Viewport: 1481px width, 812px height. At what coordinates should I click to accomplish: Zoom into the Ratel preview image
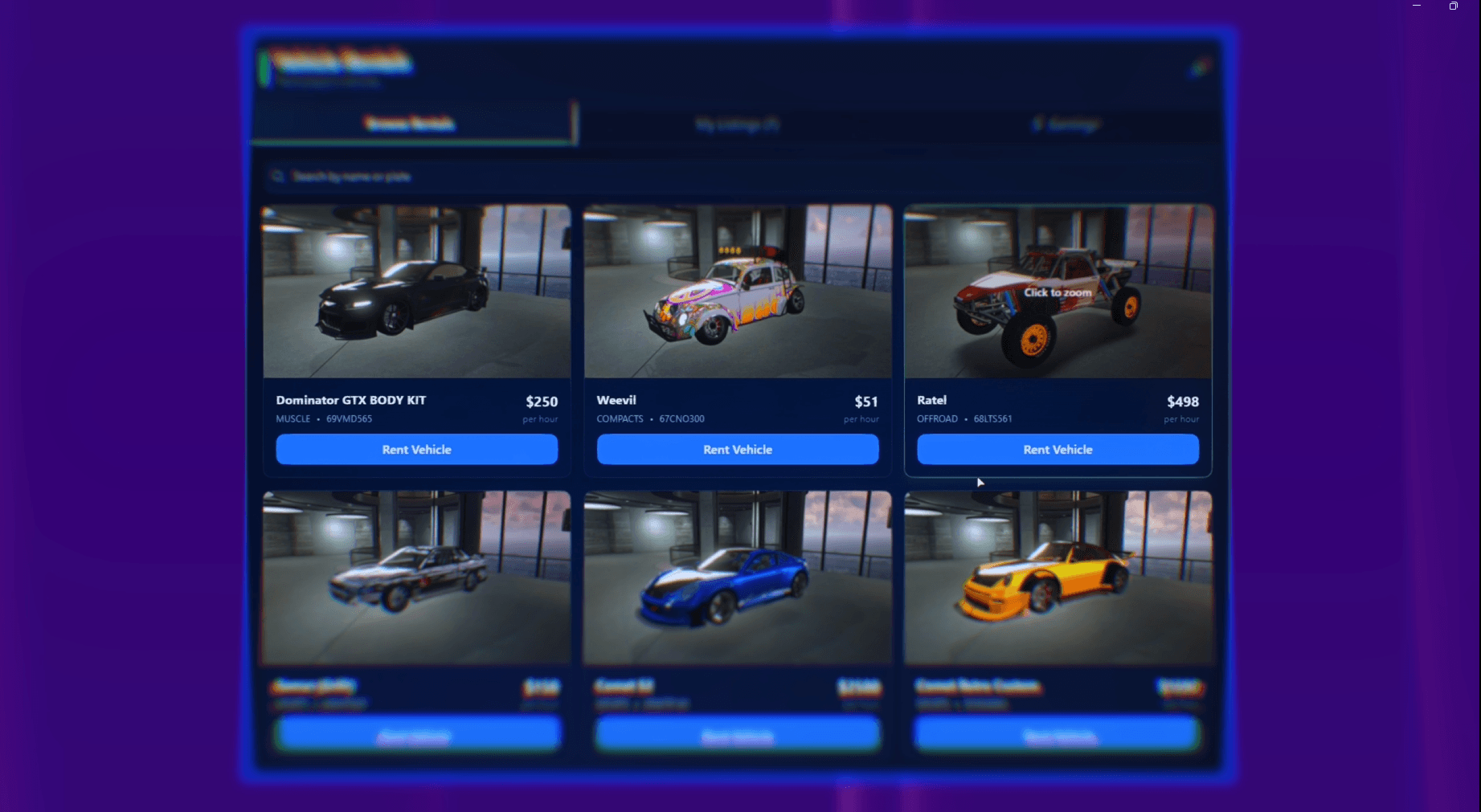1058,292
